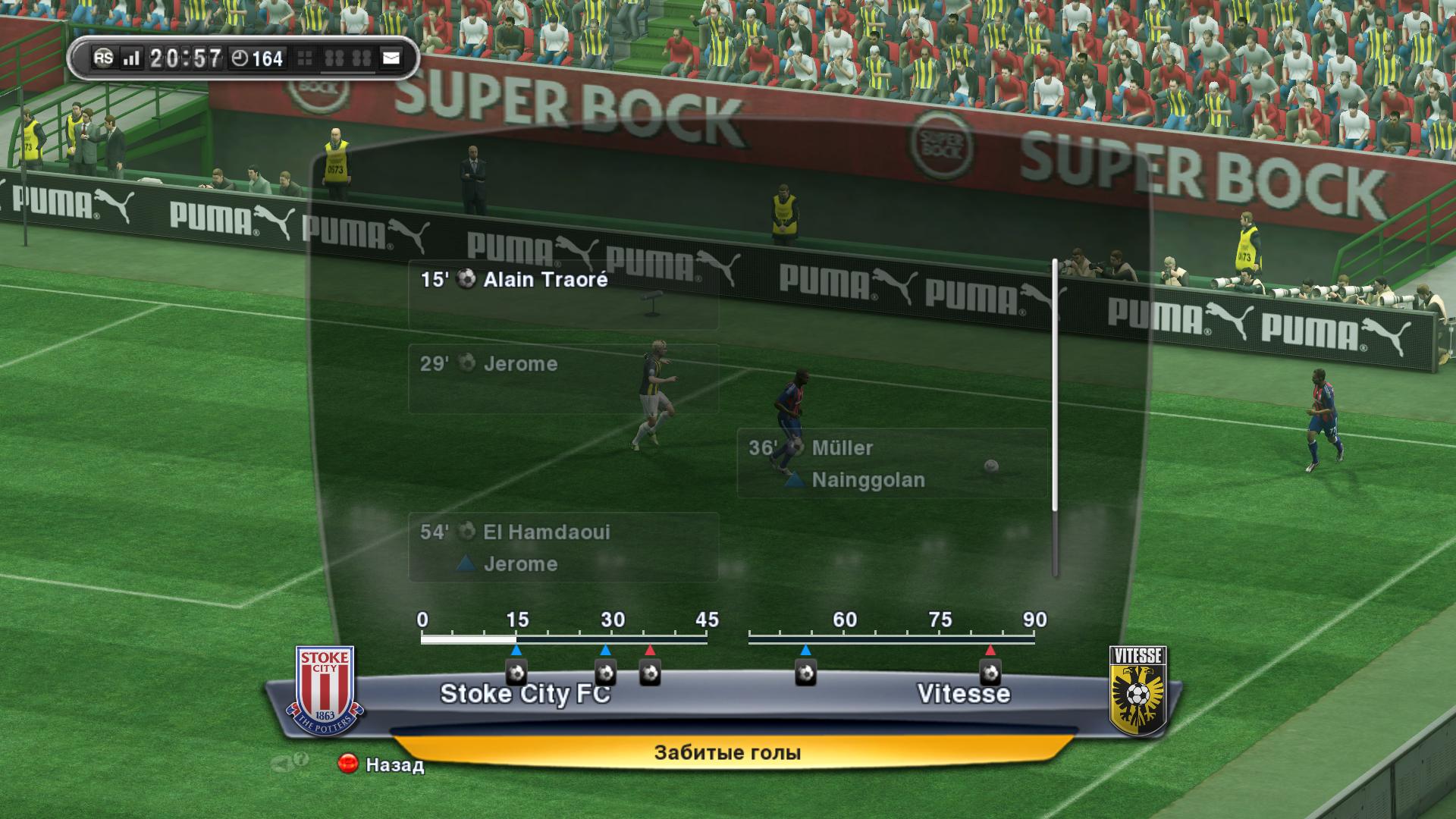Choose the 29' Jerome goal entry
1456x819 pixels.
pos(563,378)
